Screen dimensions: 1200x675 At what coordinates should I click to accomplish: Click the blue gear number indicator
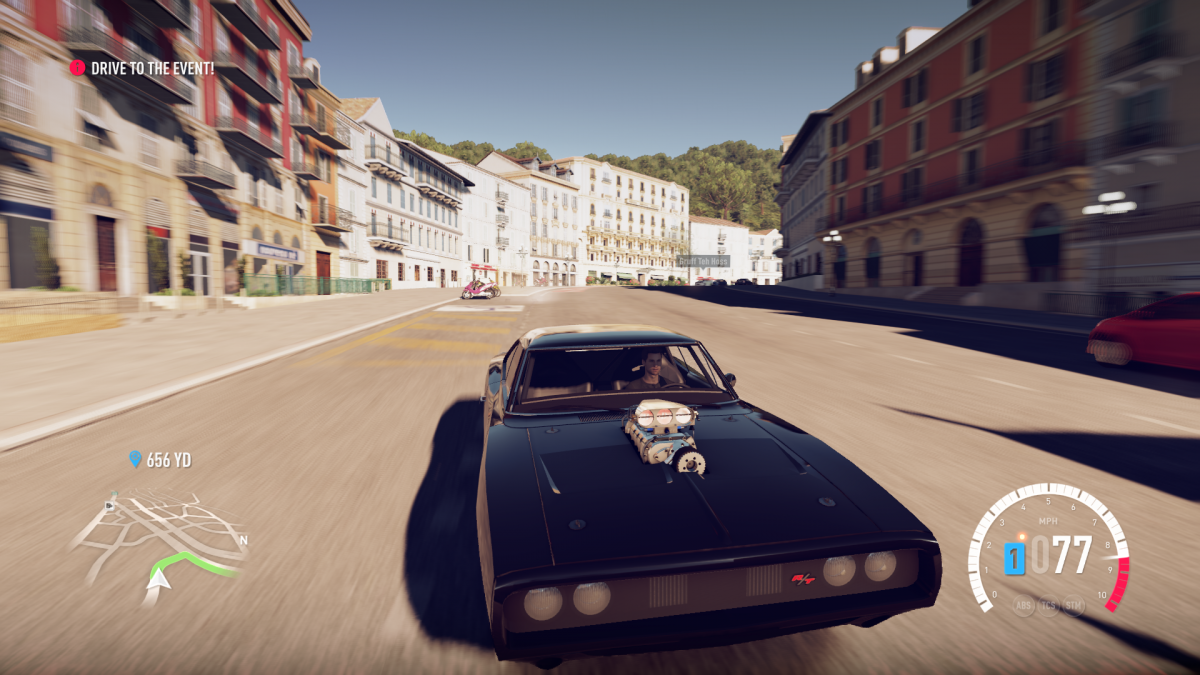1014,557
